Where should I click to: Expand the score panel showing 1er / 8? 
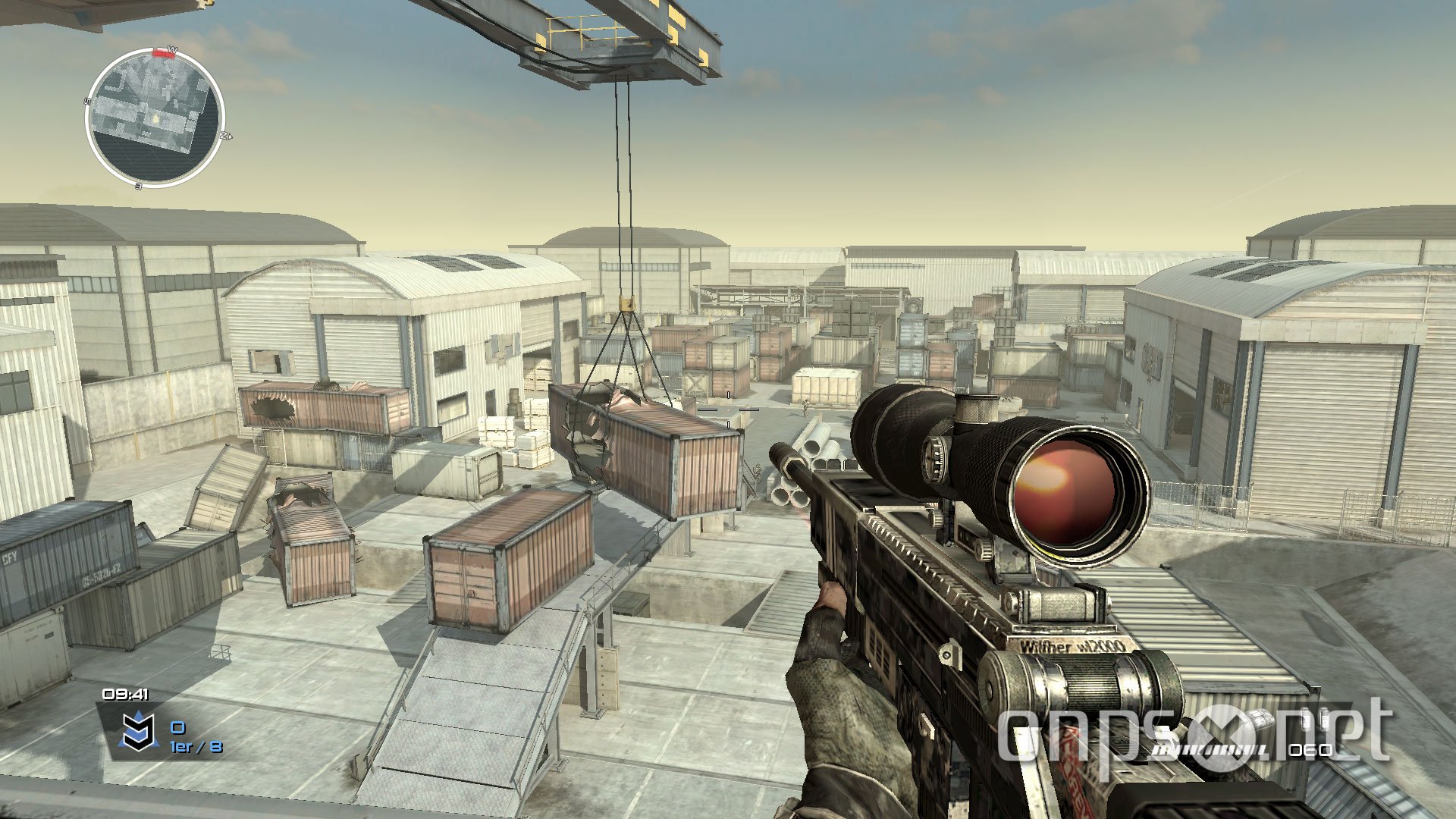(x=196, y=747)
